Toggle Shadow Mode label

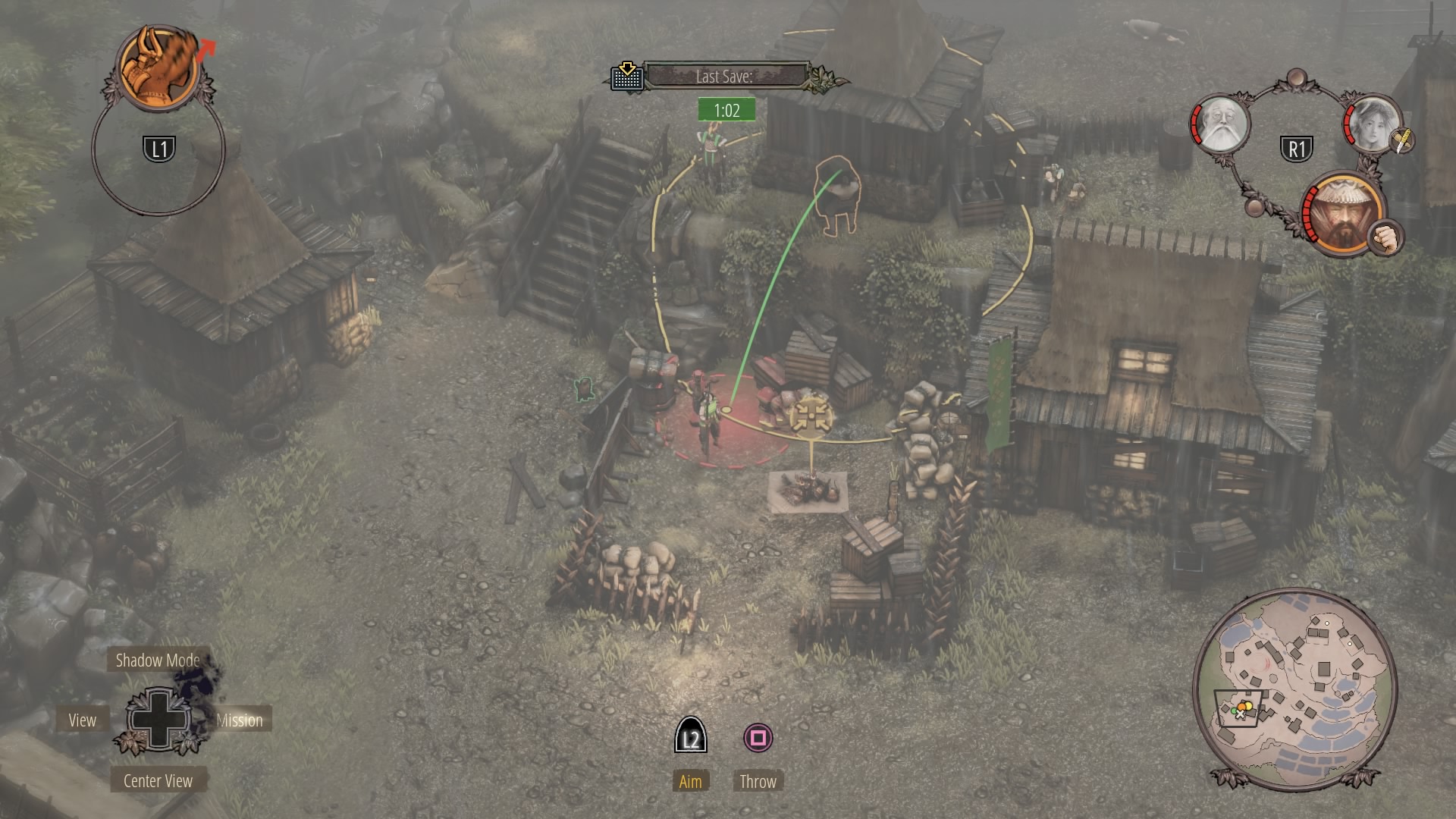pyautogui.click(x=158, y=661)
